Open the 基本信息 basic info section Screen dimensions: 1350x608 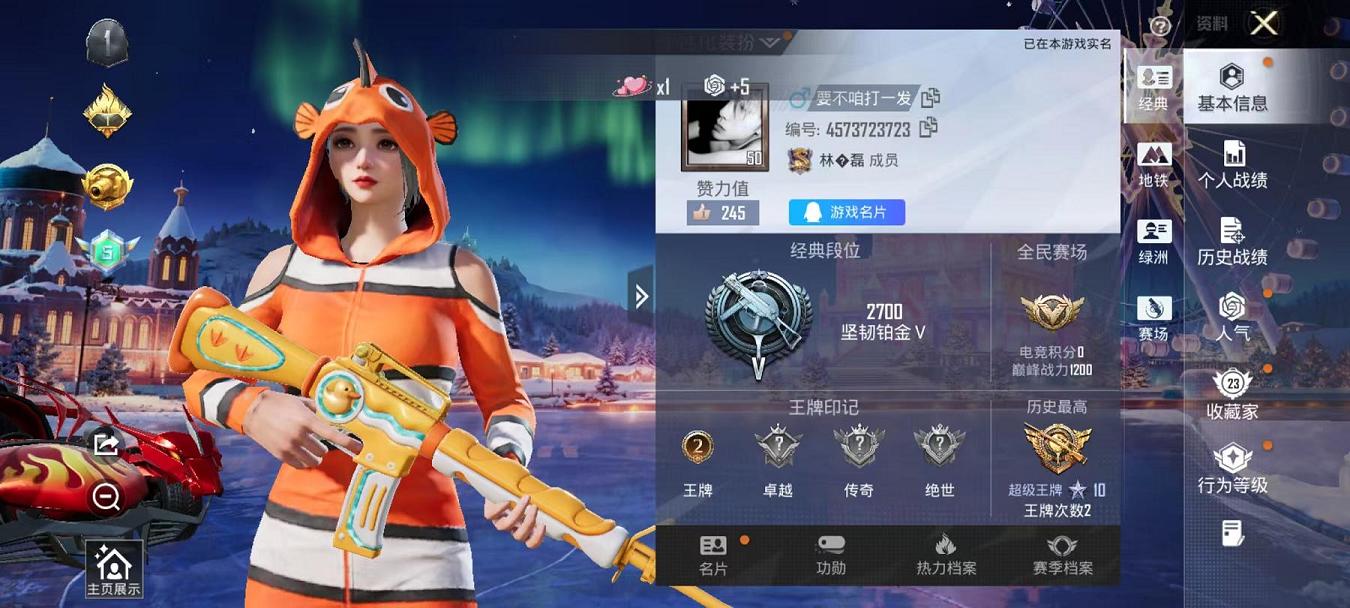coord(1232,88)
